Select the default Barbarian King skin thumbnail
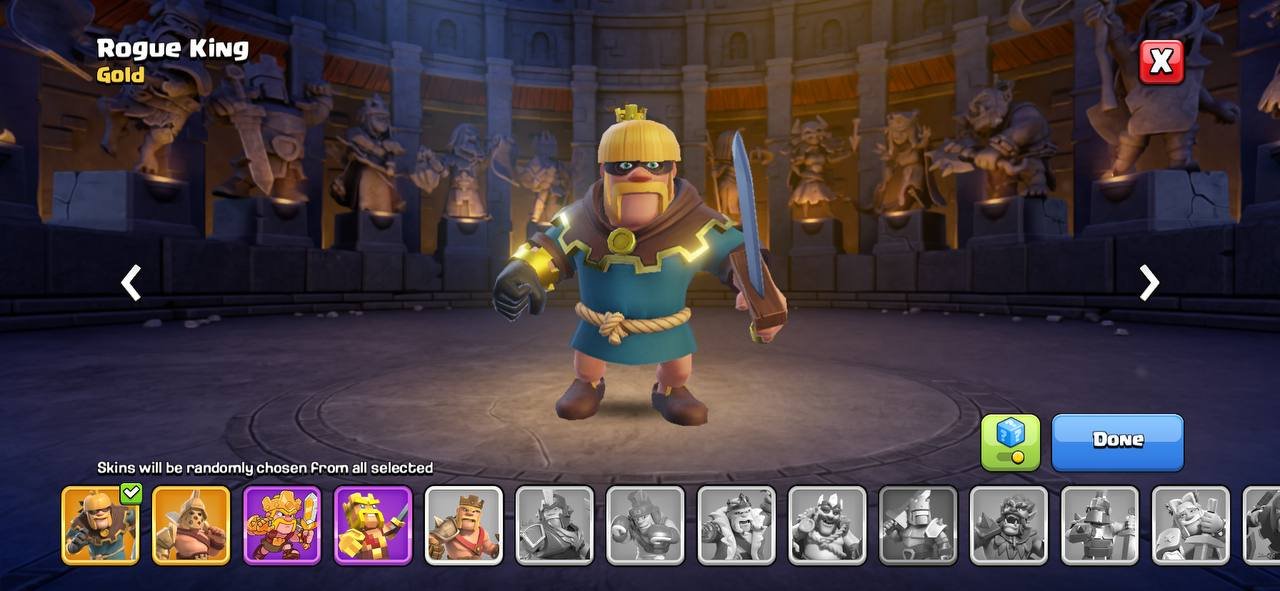The width and height of the screenshot is (1280, 591). point(464,525)
